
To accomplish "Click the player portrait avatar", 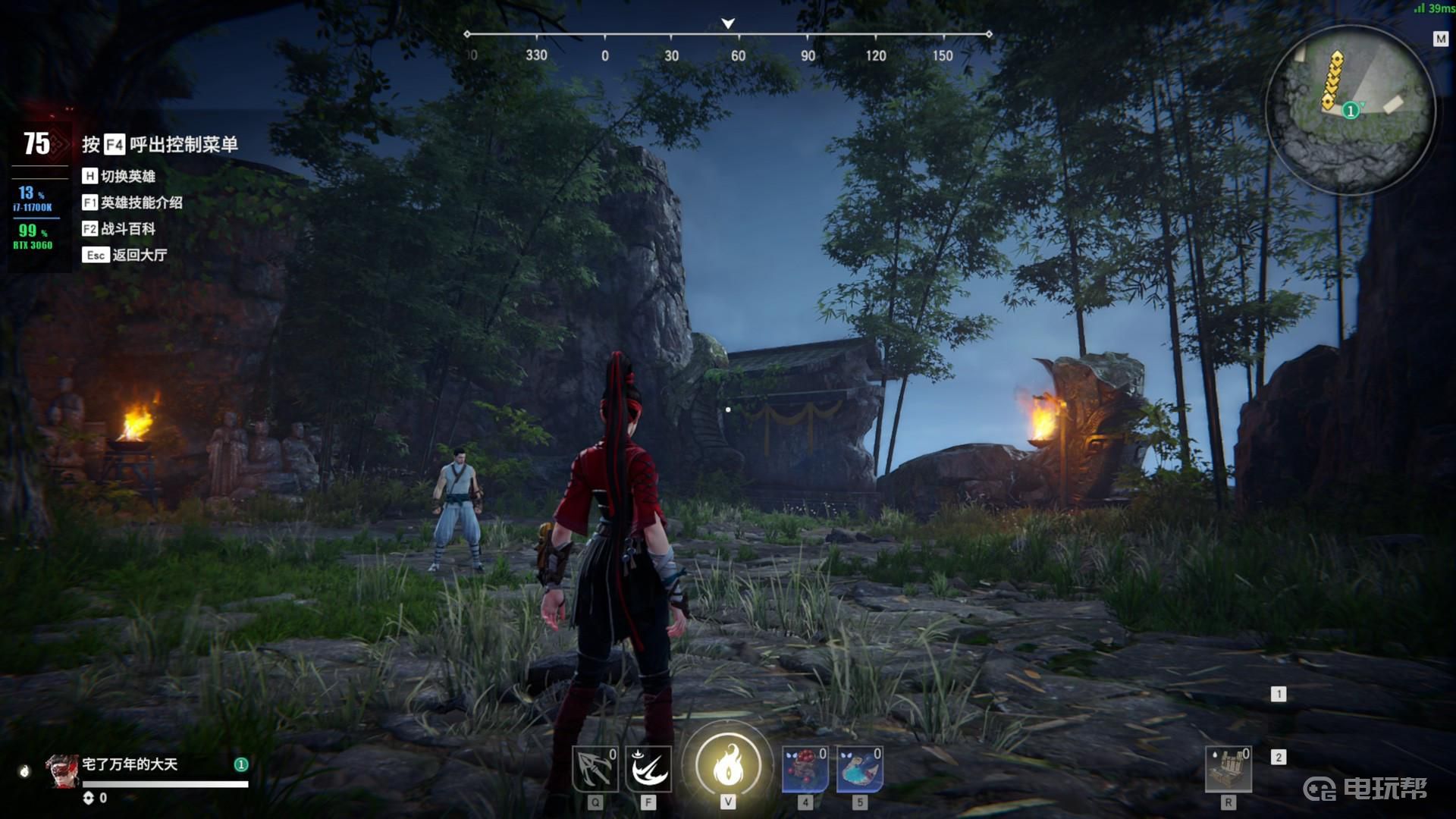I will click(x=62, y=771).
